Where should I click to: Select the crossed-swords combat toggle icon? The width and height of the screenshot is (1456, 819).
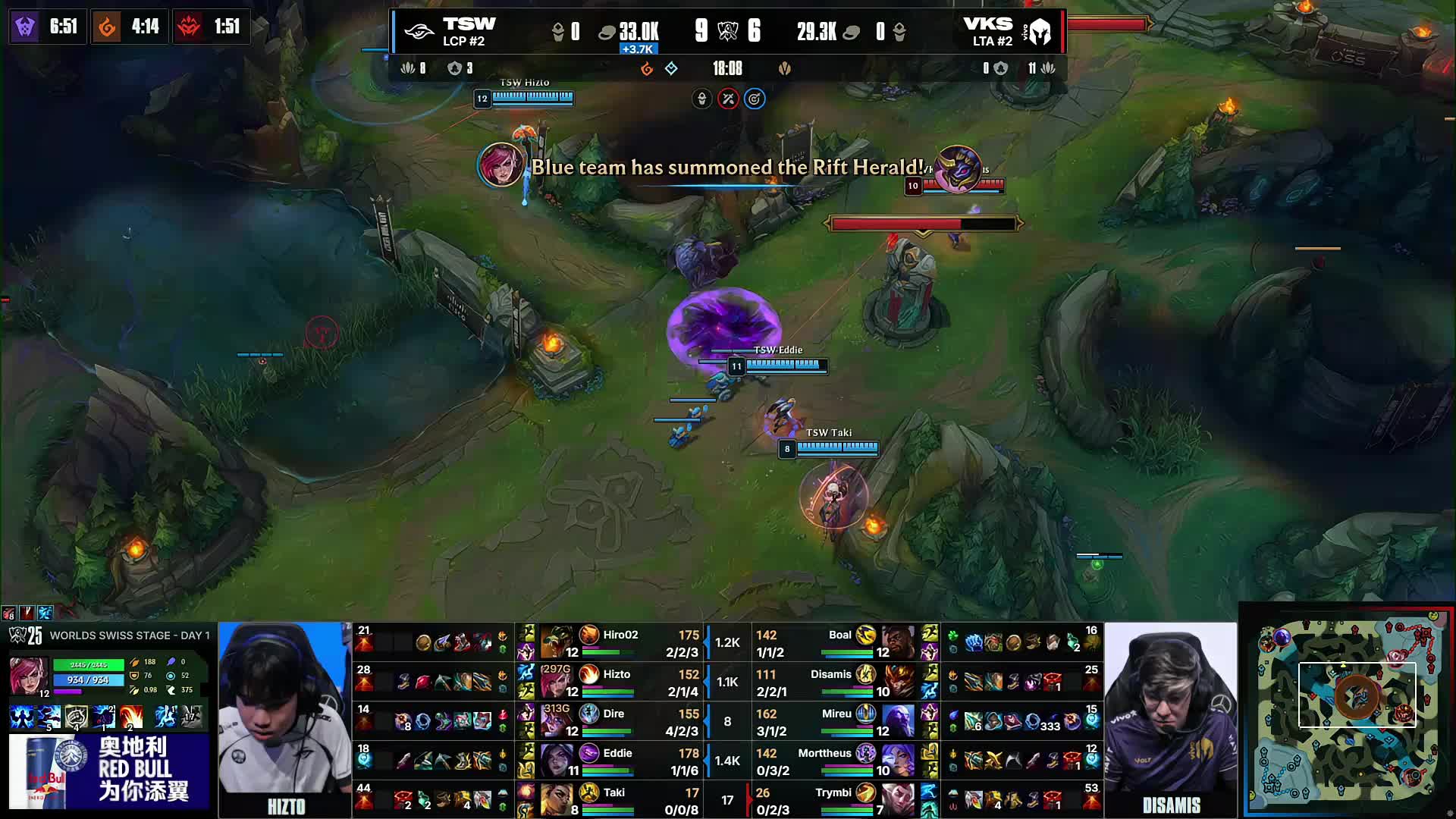pos(728,99)
